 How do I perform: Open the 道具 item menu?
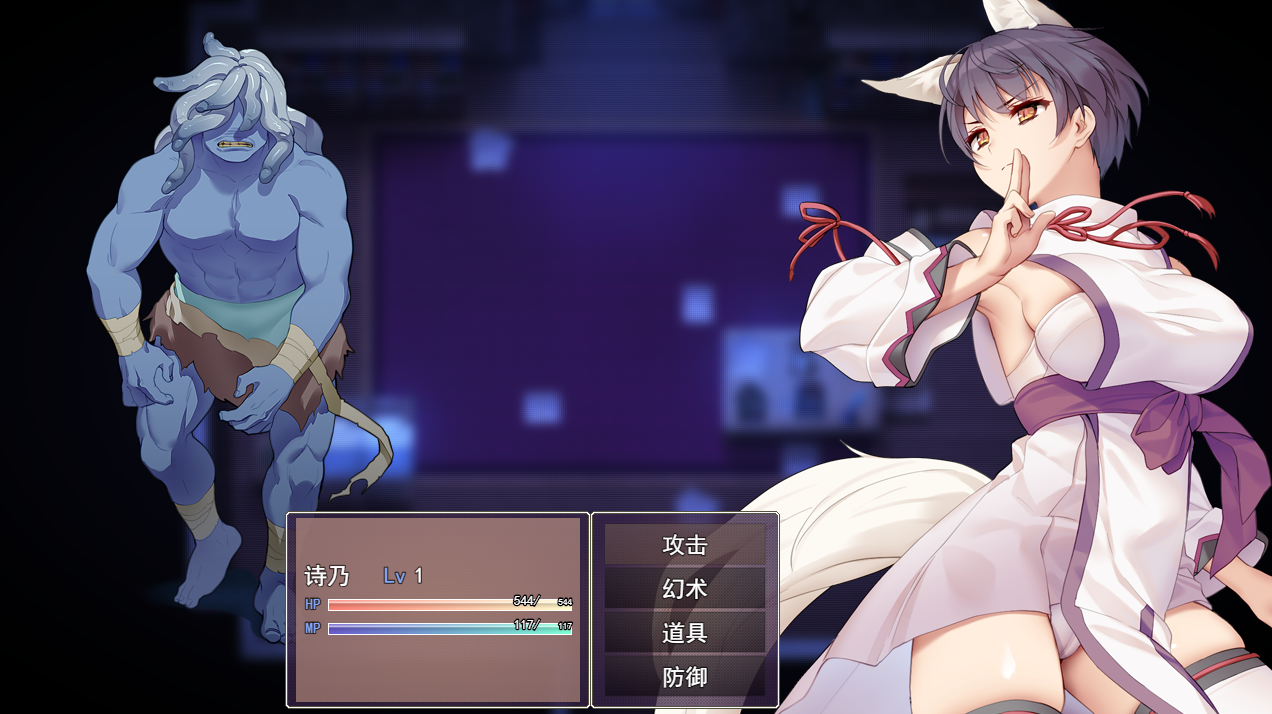685,633
